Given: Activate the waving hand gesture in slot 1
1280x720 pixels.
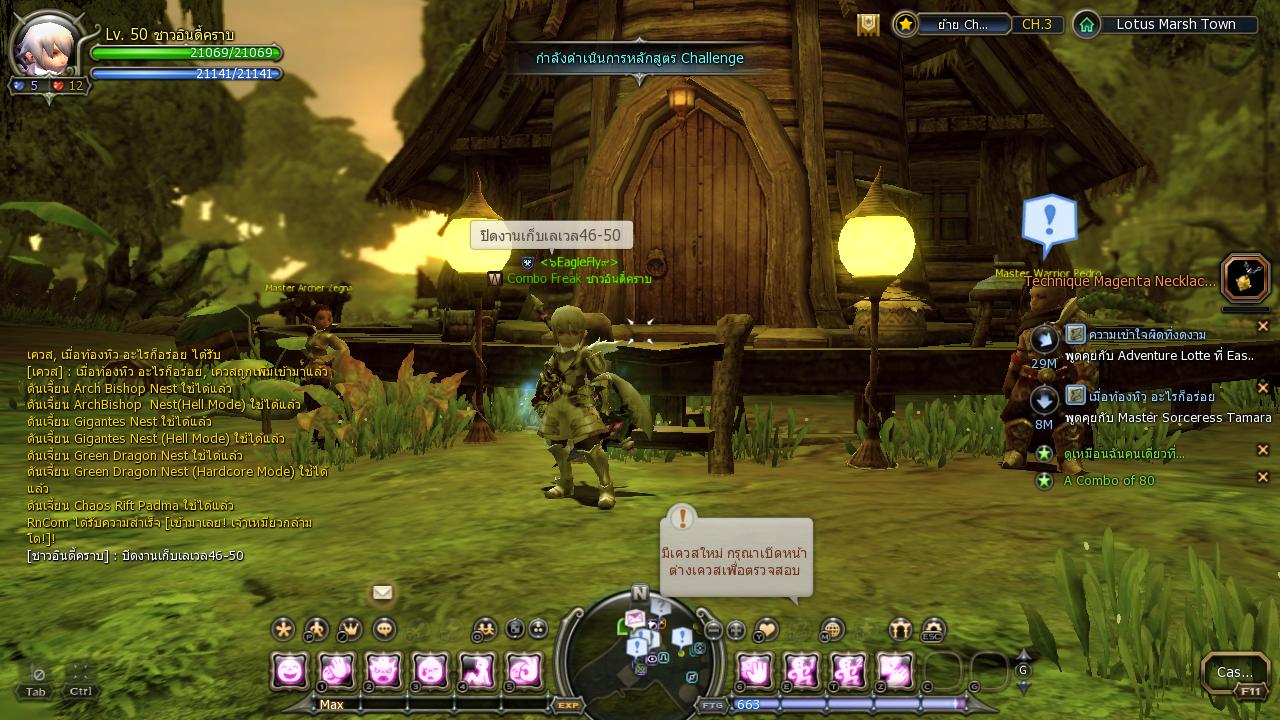Looking at the screenshot, I should coord(336,670).
